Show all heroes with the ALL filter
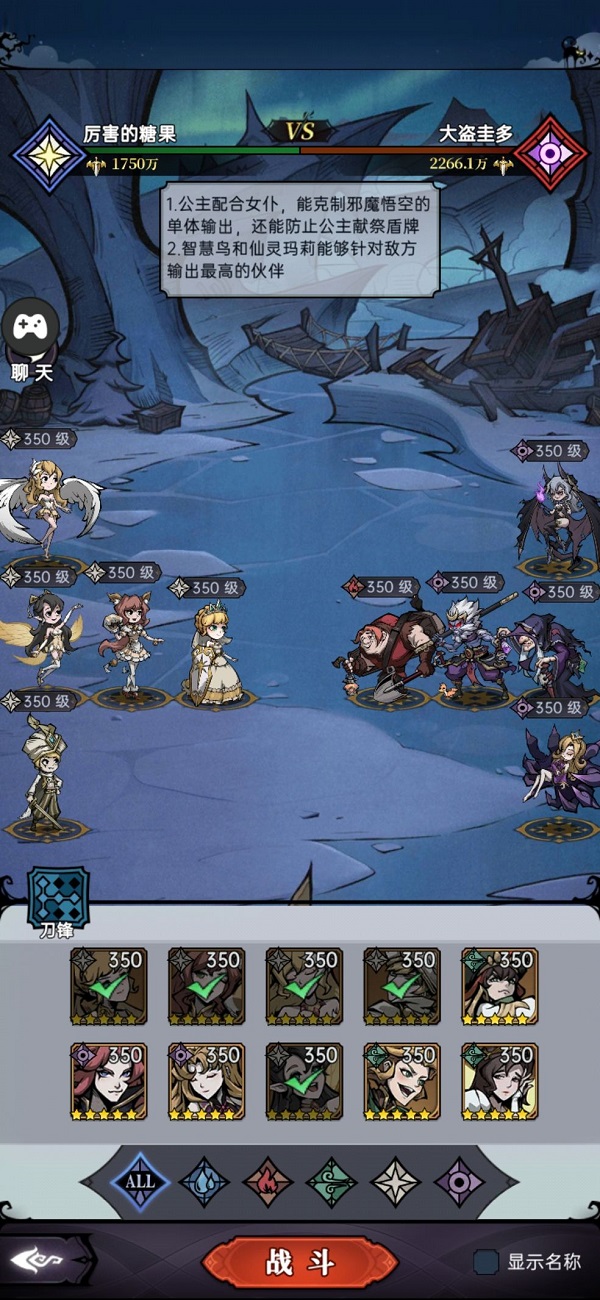Image resolution: width=600 pixels, height=1300 pixels. coord(140,1181)
